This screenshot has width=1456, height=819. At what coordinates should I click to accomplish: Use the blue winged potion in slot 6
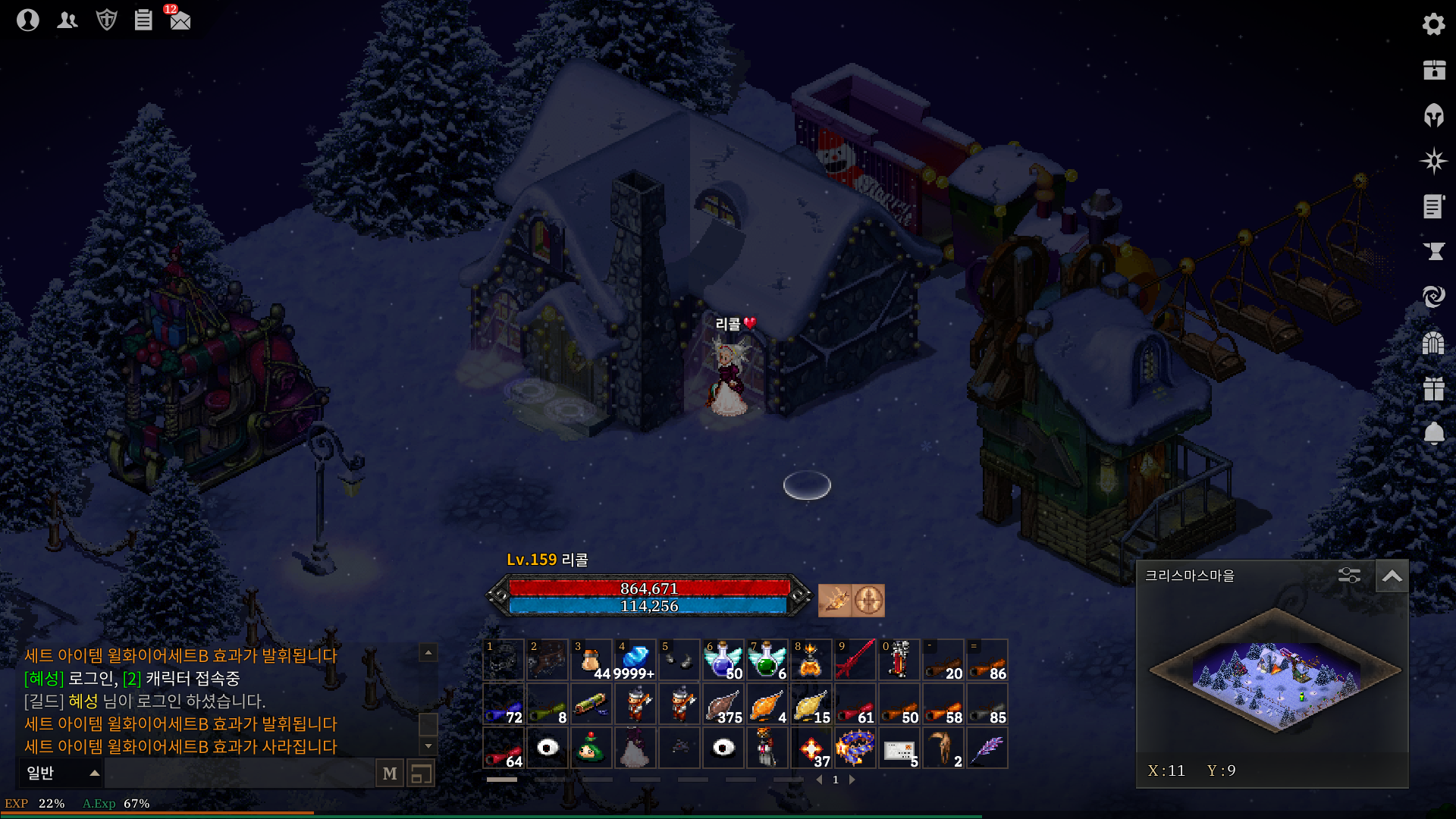[x=723, y=660]
